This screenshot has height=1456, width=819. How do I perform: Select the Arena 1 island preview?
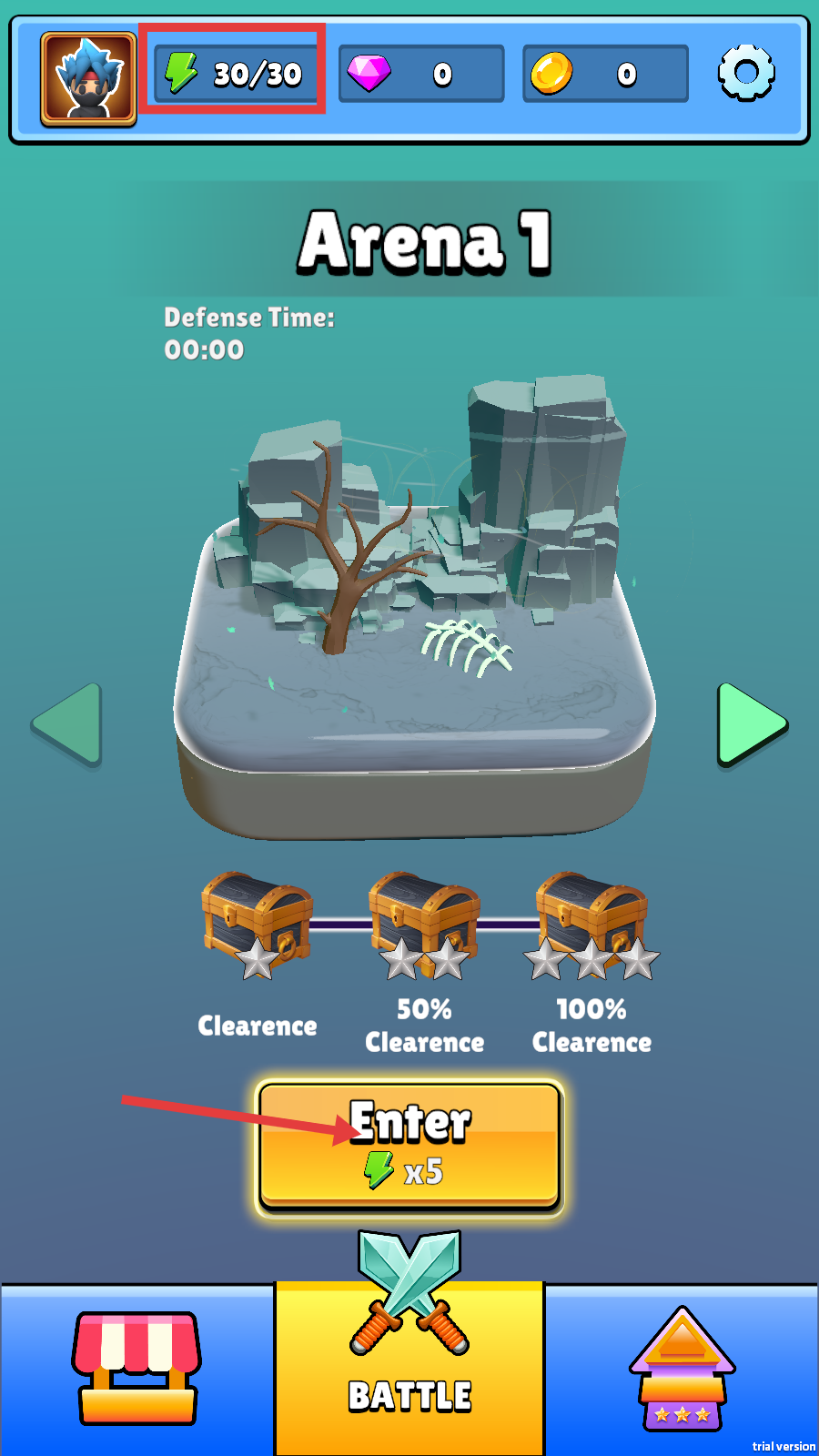point(414,619)
